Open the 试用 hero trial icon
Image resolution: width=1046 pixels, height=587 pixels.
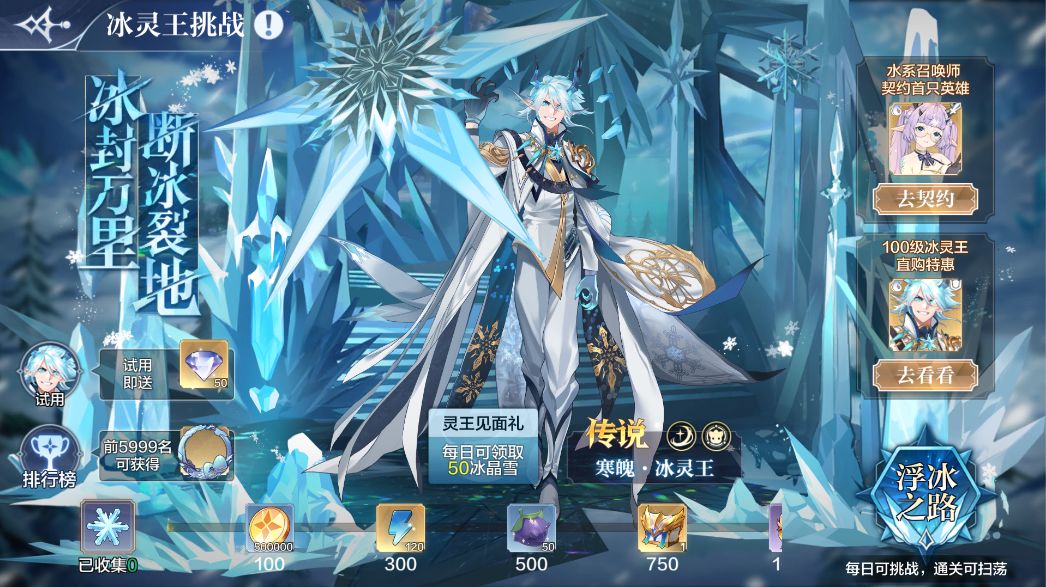tap(49, 373)
